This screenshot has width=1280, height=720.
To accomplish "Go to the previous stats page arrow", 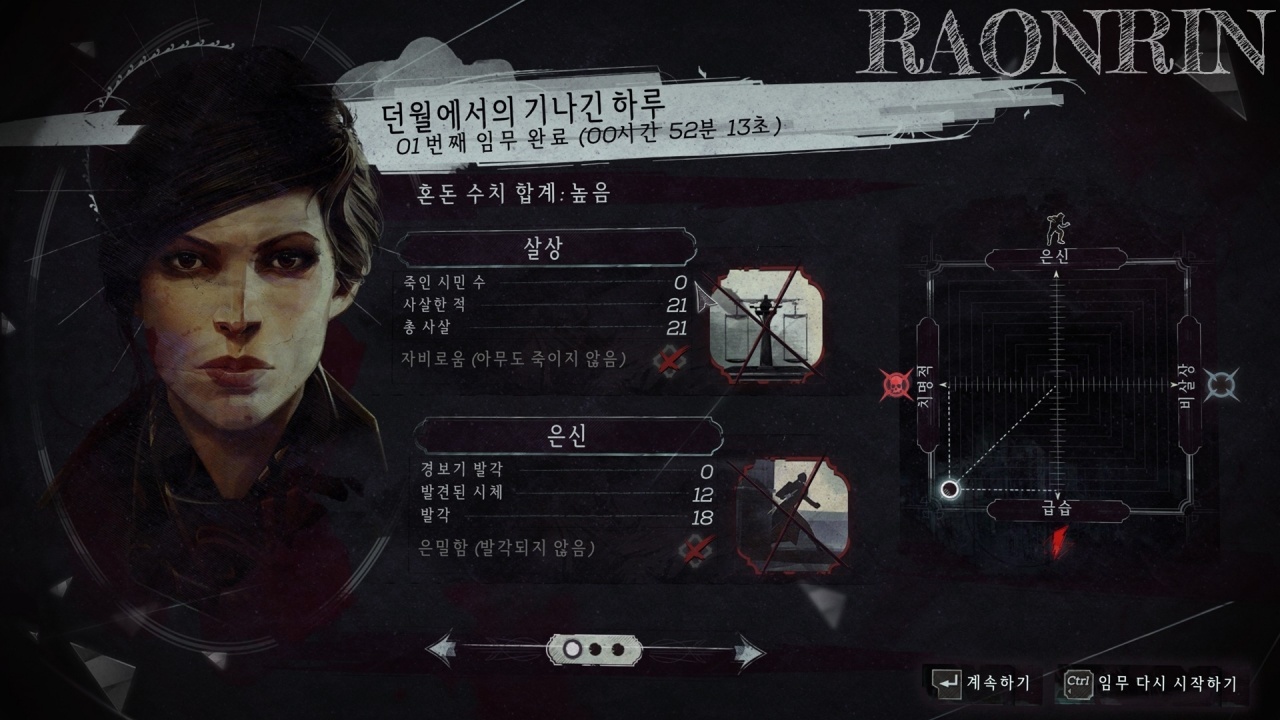I will tap(445, 650).
